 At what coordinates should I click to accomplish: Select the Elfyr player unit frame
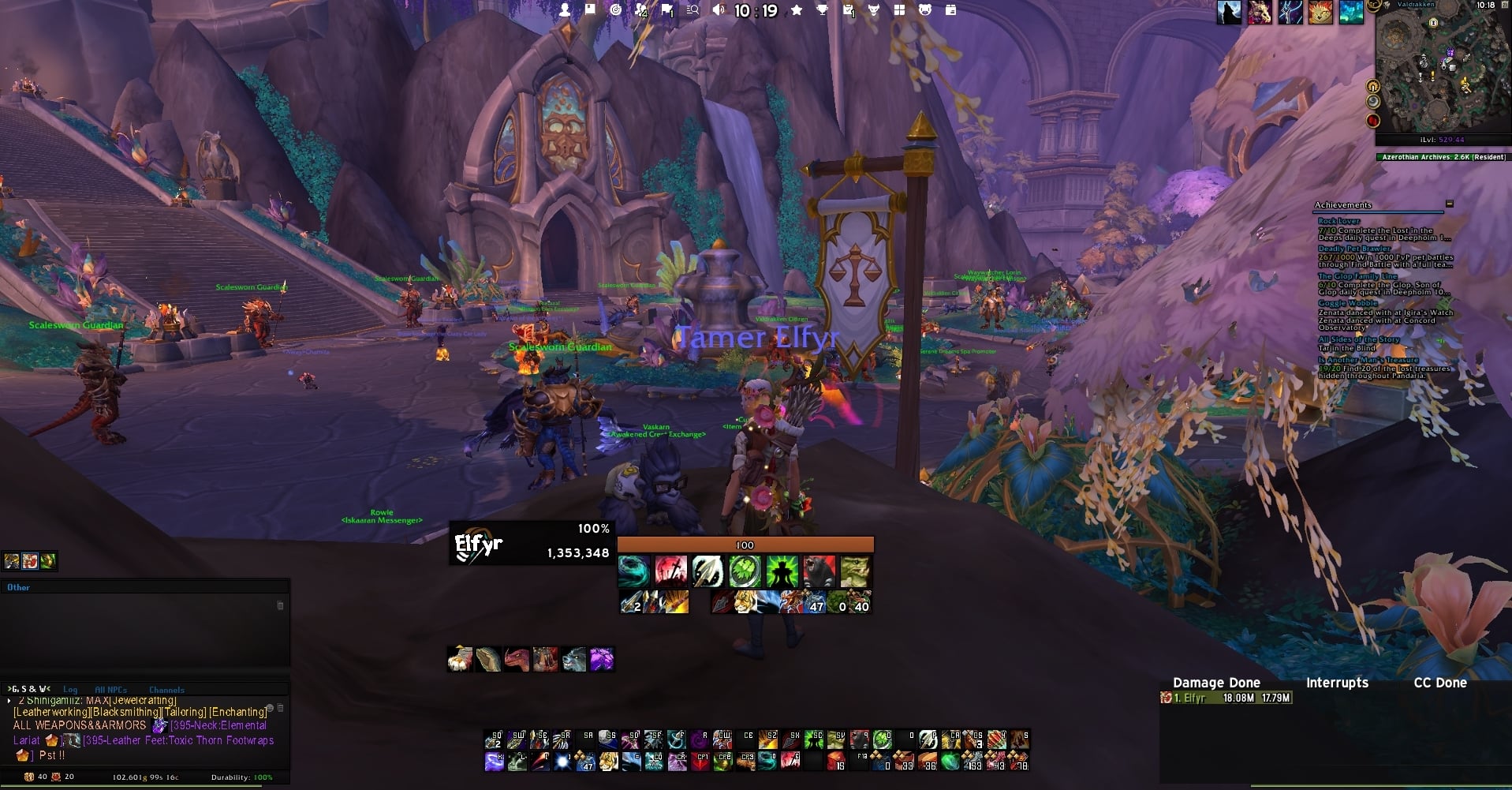[x=532, y=543]
